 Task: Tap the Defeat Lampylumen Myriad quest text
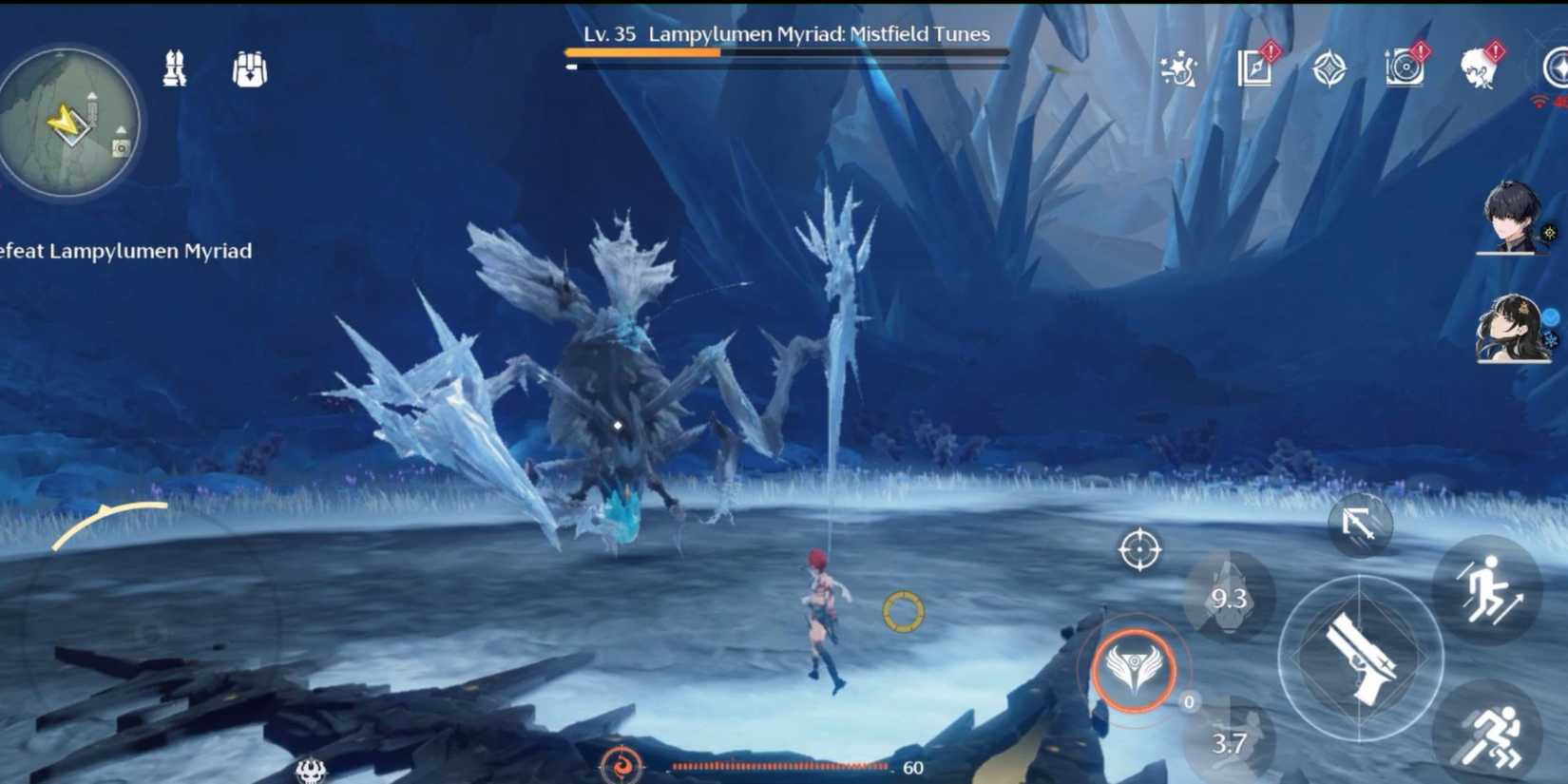(124, 251)
